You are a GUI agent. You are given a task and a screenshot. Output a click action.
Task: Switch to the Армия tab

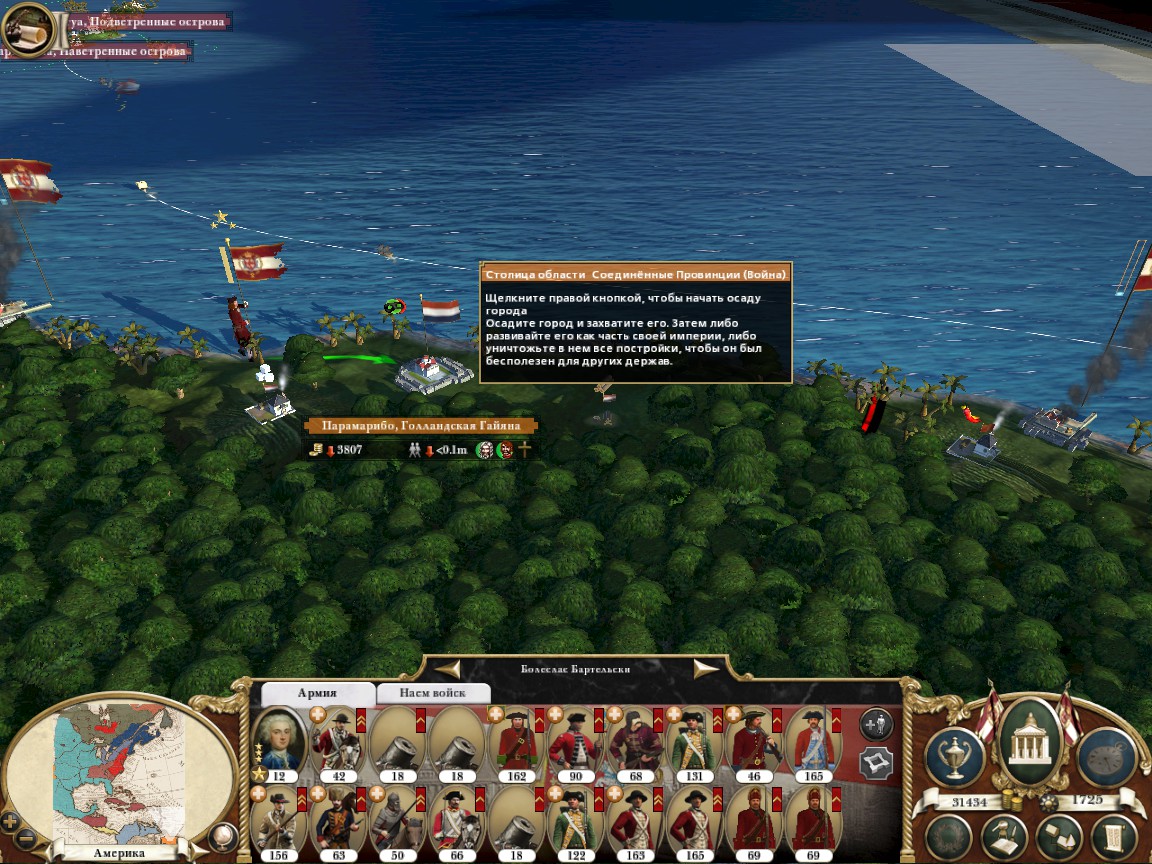pos(317,693)
